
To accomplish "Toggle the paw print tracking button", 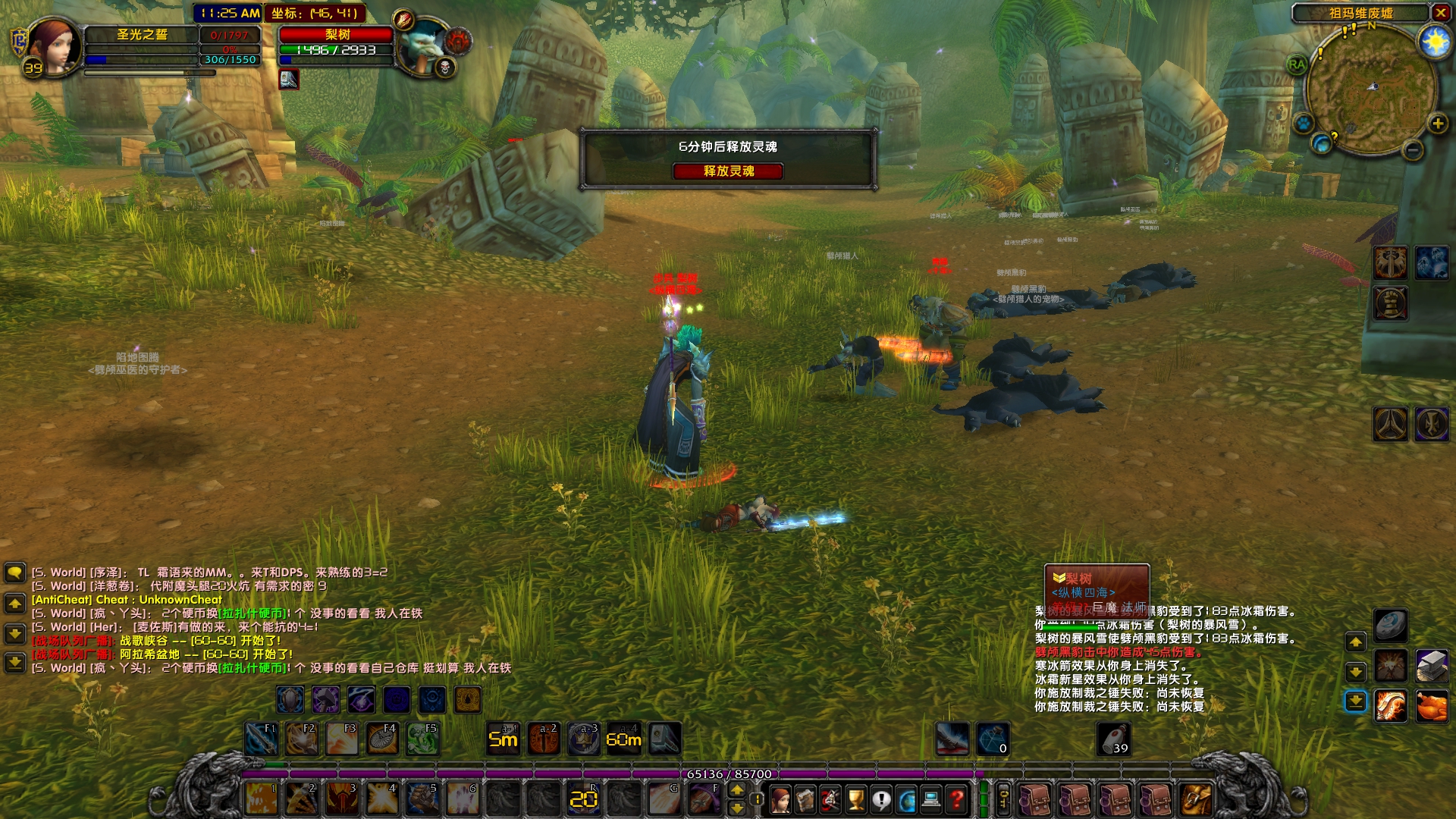I will [x=1303, y=123].
